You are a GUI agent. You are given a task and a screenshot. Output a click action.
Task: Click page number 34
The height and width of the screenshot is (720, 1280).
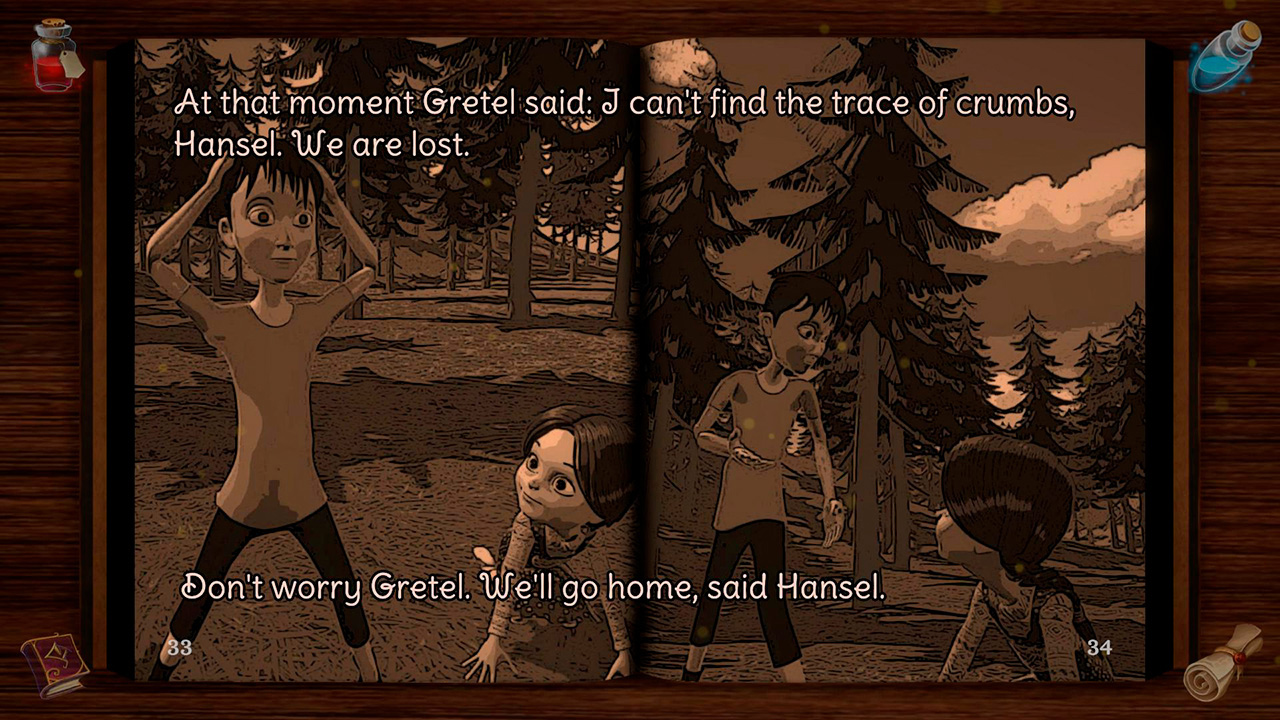click(x=1101, y=647)
